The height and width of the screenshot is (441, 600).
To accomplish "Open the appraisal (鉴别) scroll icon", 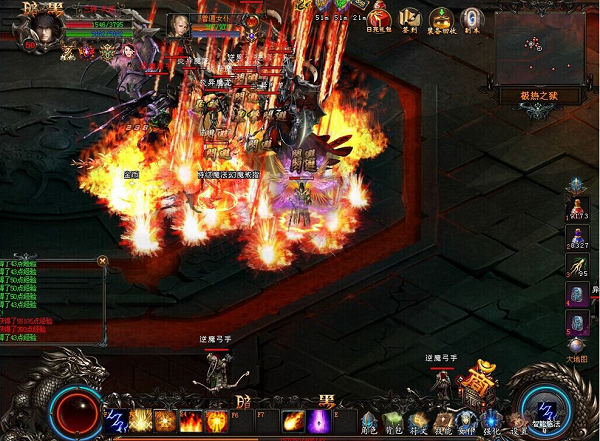I will coord(411,19).
